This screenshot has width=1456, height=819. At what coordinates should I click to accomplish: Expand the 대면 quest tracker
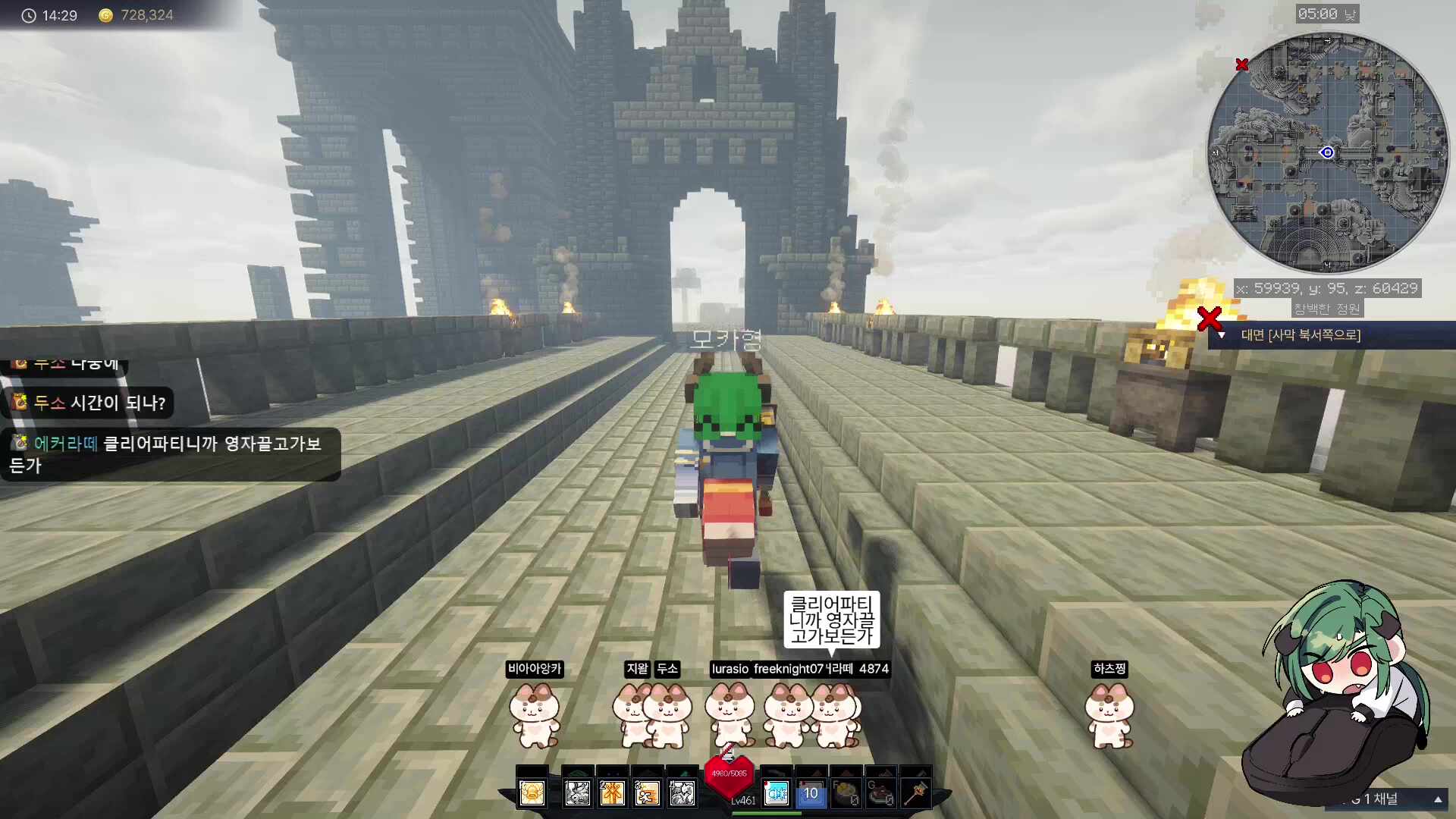tap(1222, 335)
